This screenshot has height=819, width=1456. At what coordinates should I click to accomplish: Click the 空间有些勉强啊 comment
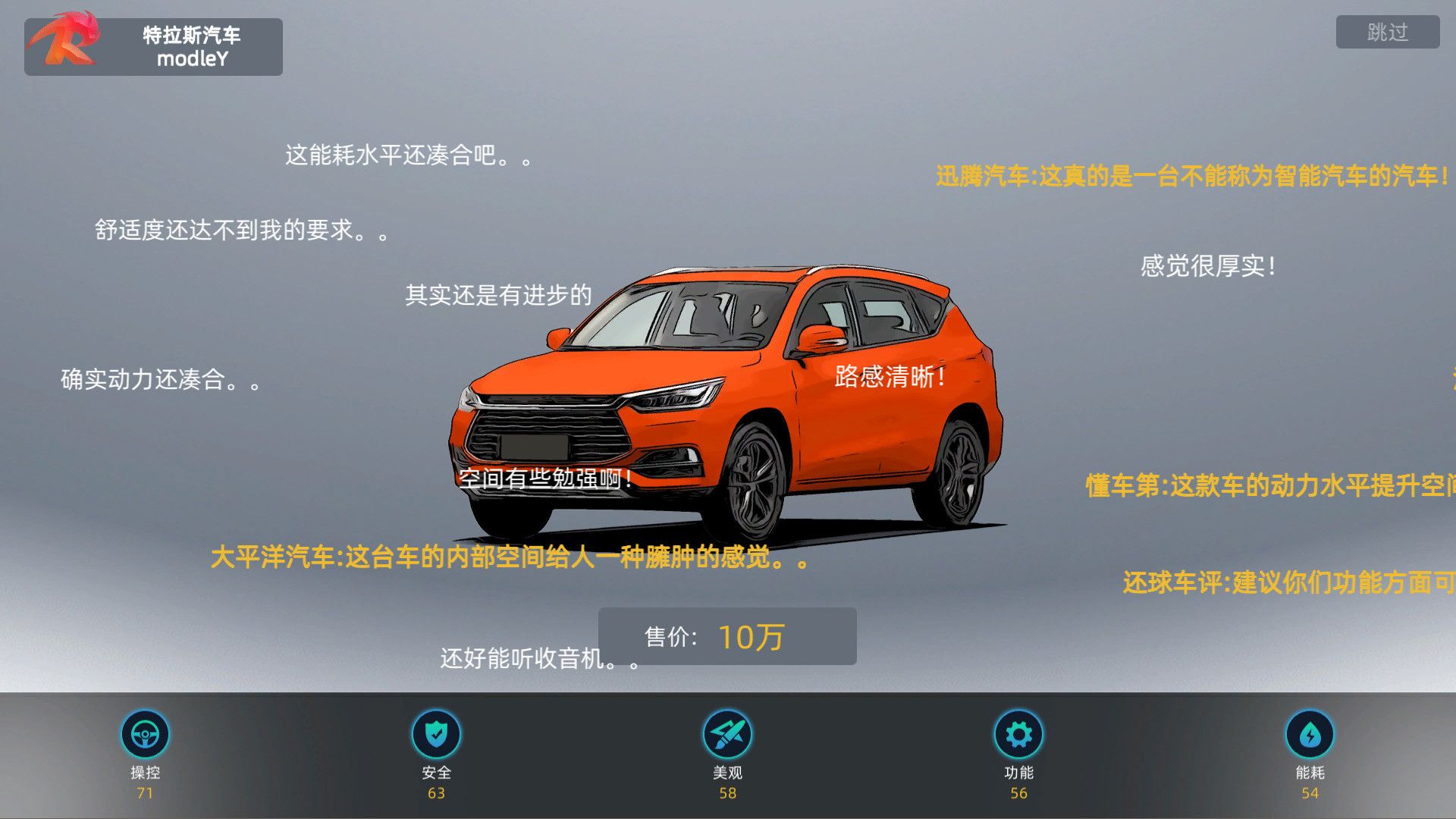pos(544,479)
